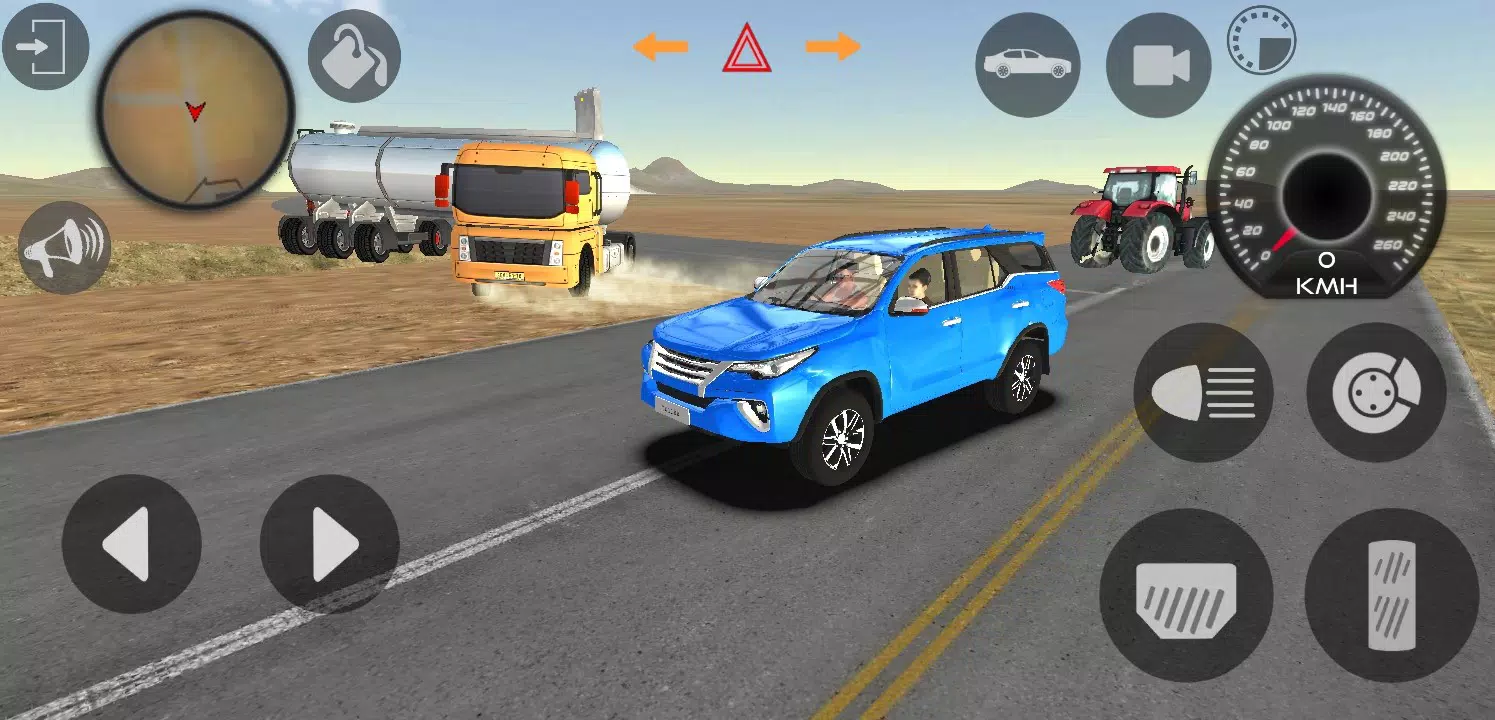Activate the right turn signal arrow
This screenshot has width=1495, height=720.
click(833, 46)
